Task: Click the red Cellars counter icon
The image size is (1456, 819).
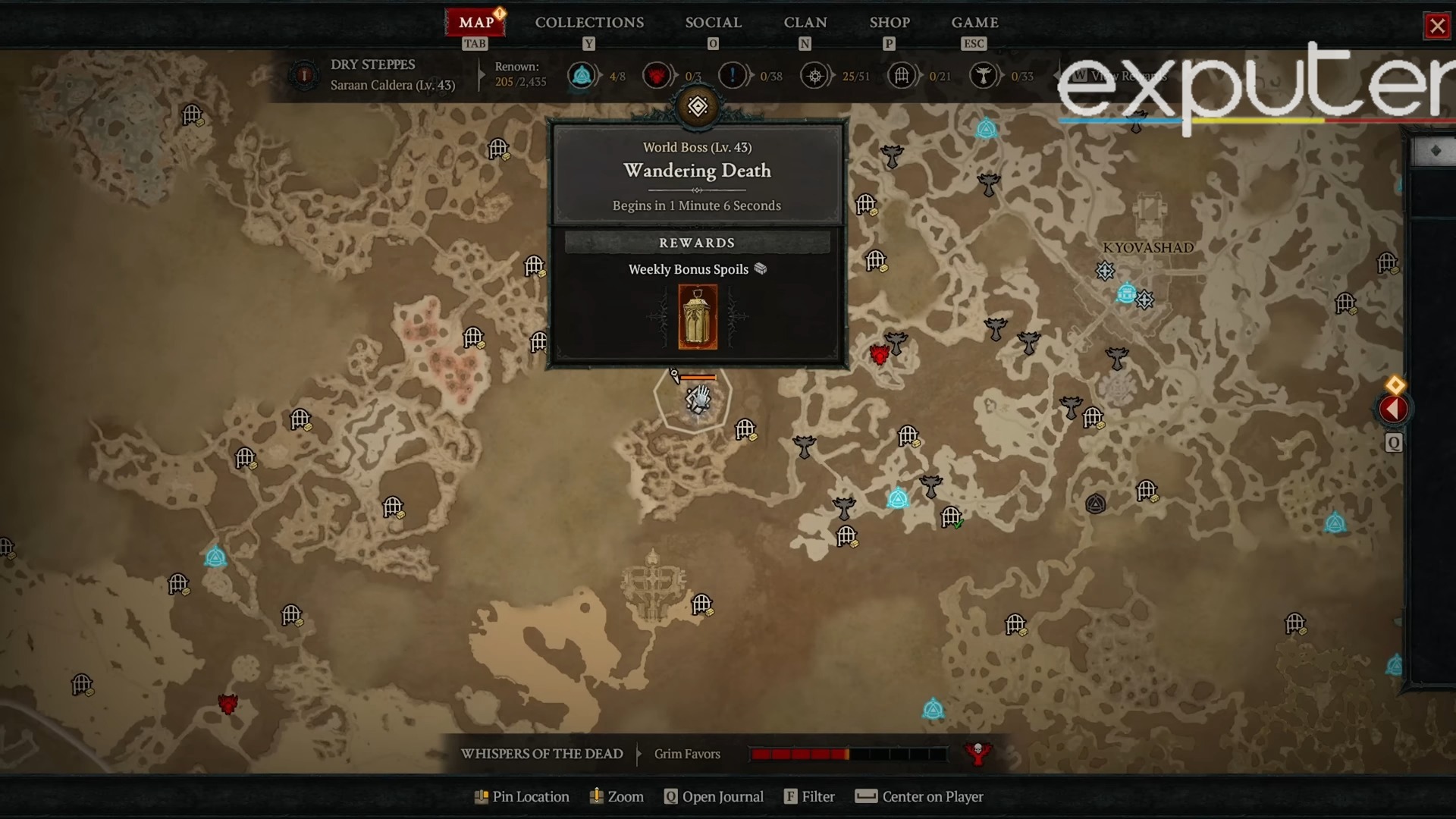Action: [657, 76]
